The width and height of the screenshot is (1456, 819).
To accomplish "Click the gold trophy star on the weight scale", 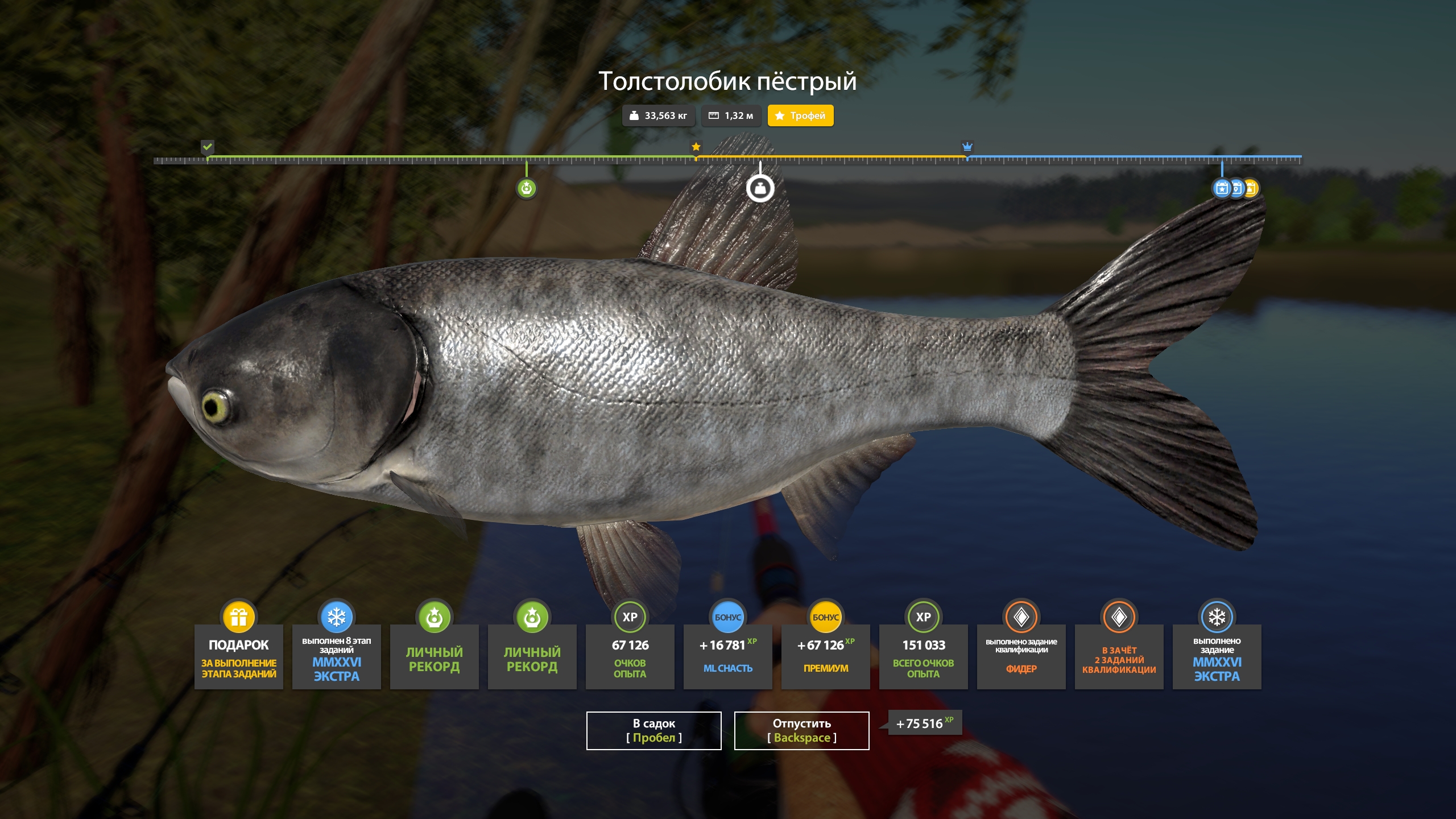I will [696, 147].
